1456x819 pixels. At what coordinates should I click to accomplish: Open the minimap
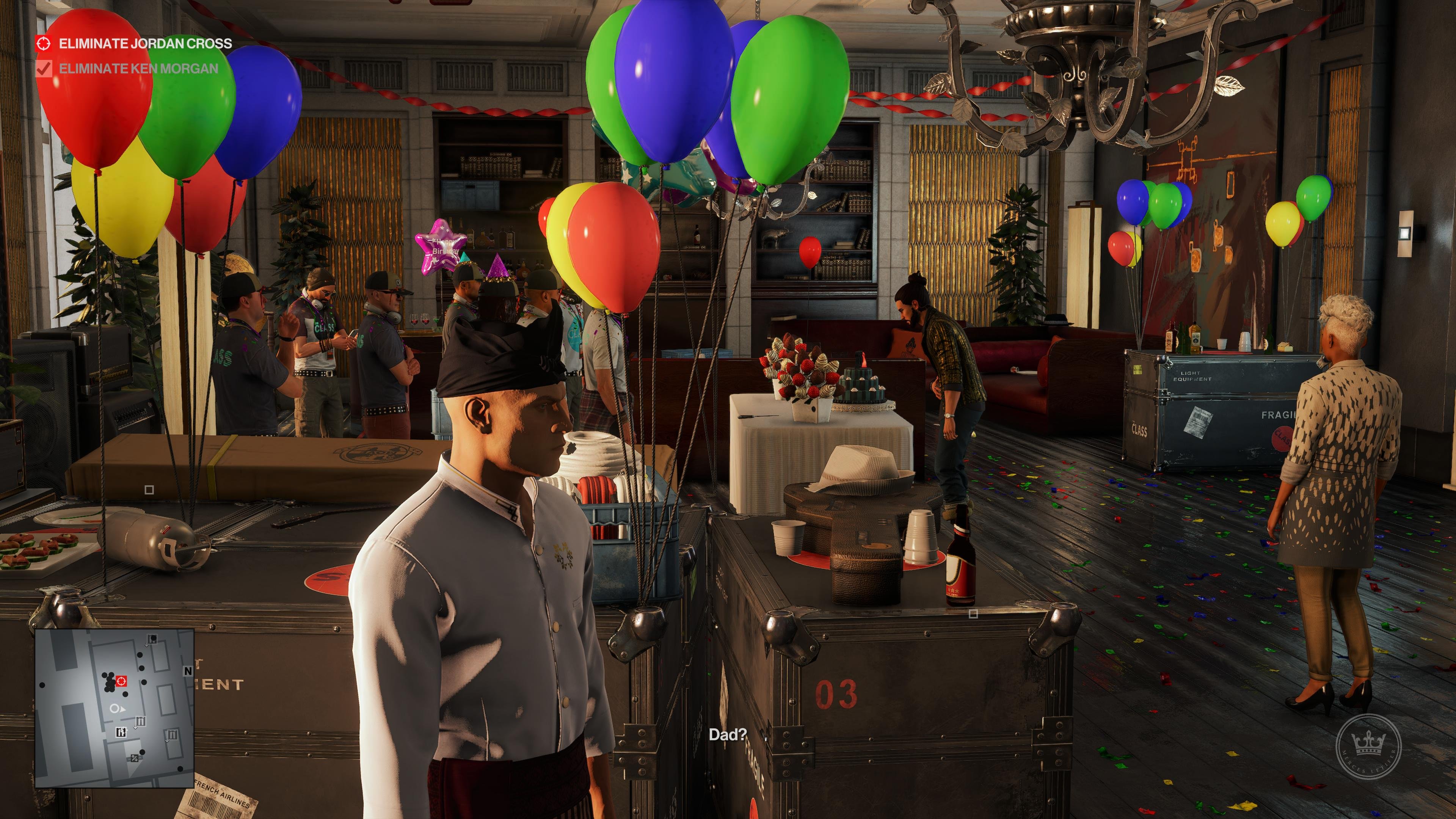115,708
